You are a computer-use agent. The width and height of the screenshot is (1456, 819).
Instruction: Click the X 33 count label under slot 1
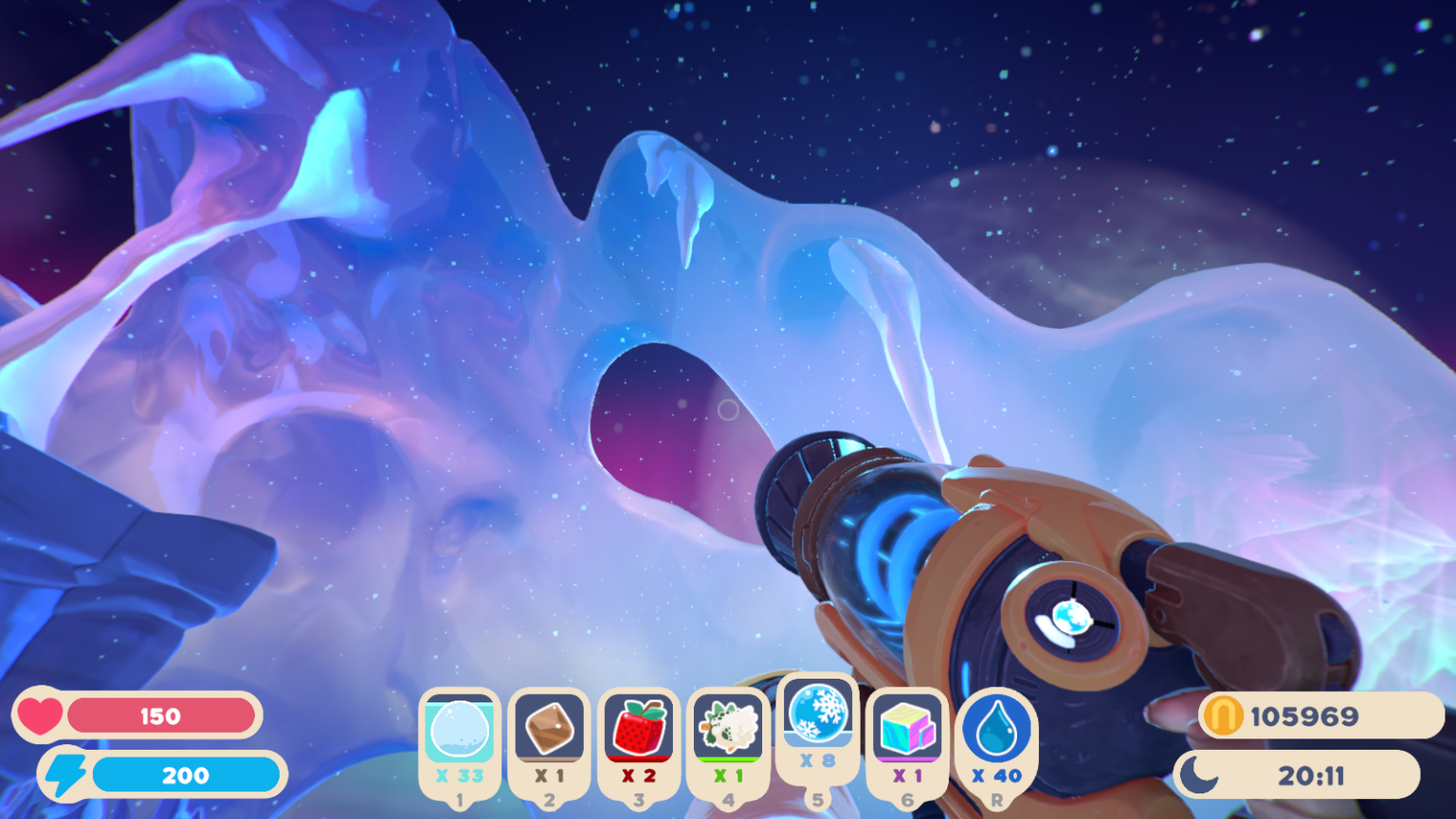[x=460, y=774]
